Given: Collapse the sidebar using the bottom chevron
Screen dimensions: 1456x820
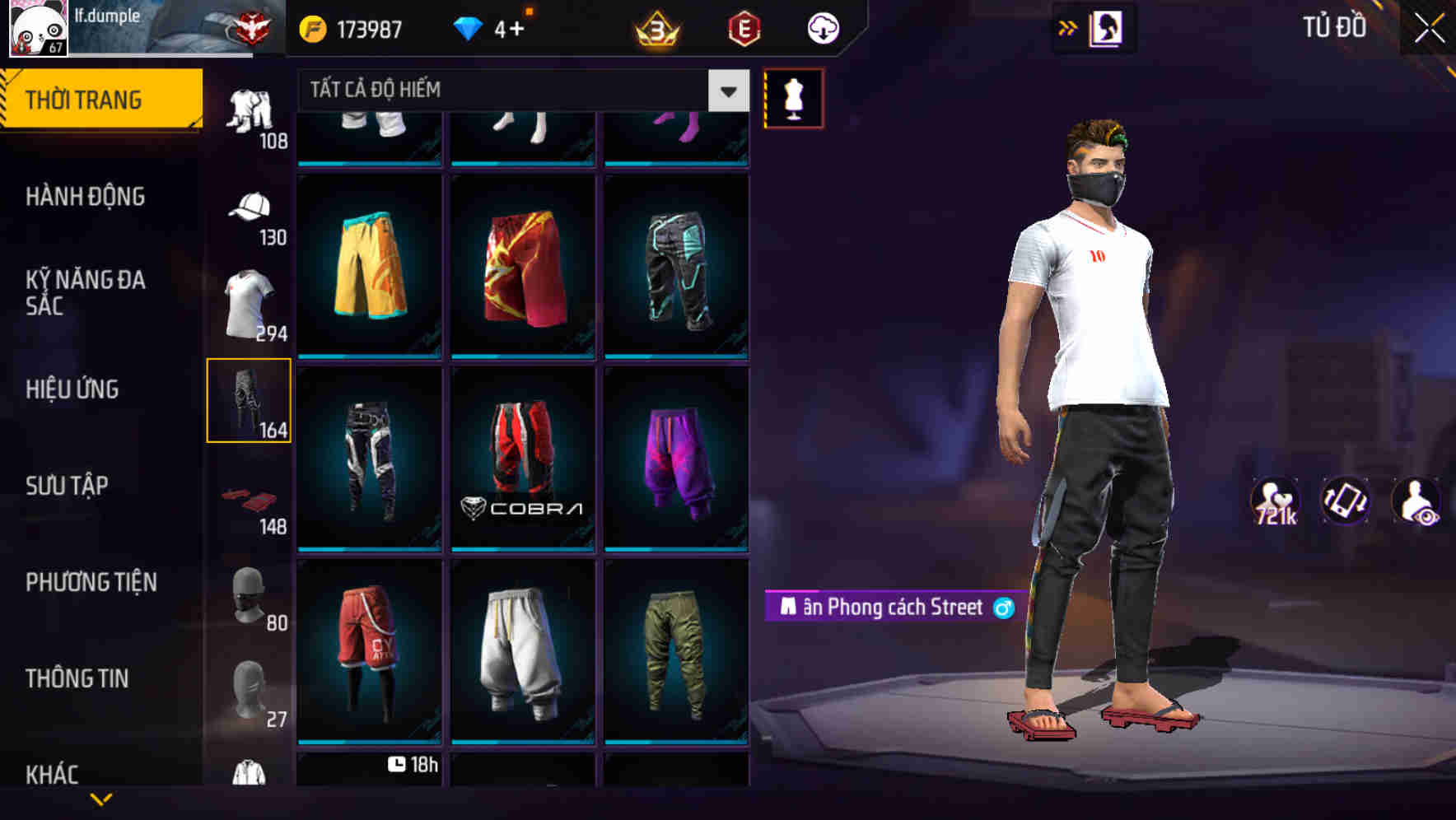Looking at the screenshot, I should click(100, 800).
